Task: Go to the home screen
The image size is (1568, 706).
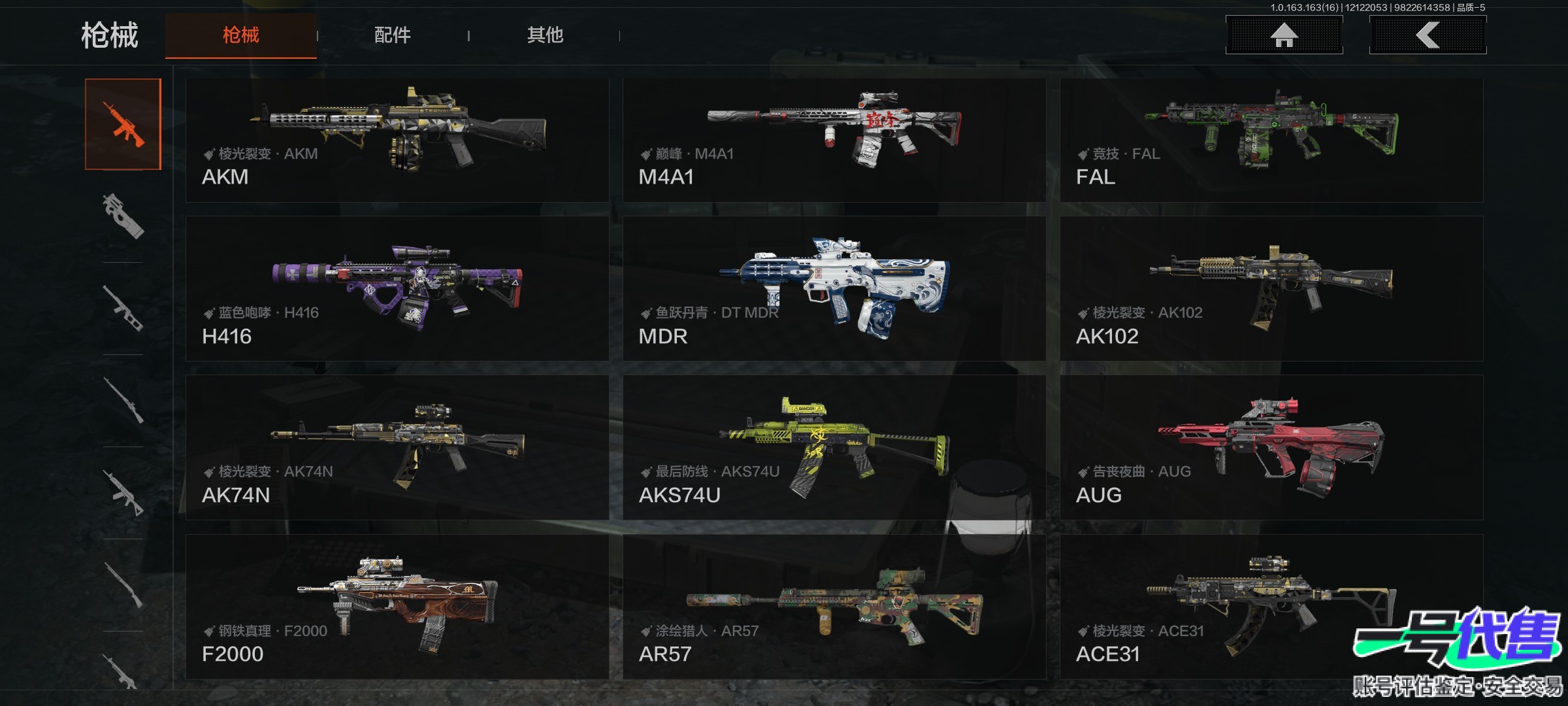Action: (x=1284, y=35)
